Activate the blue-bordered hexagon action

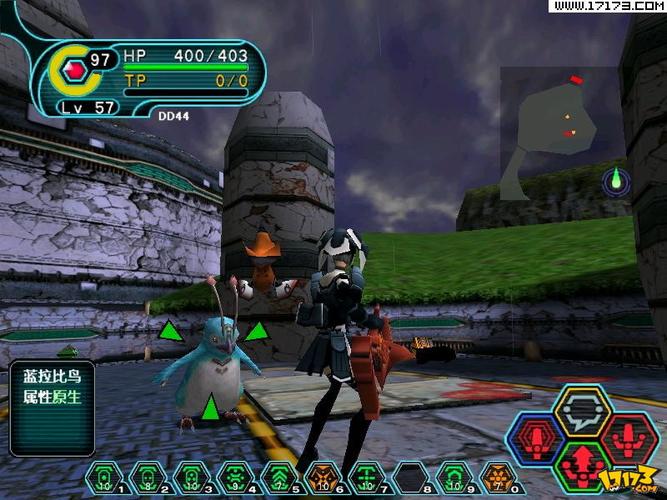point(536,439)
